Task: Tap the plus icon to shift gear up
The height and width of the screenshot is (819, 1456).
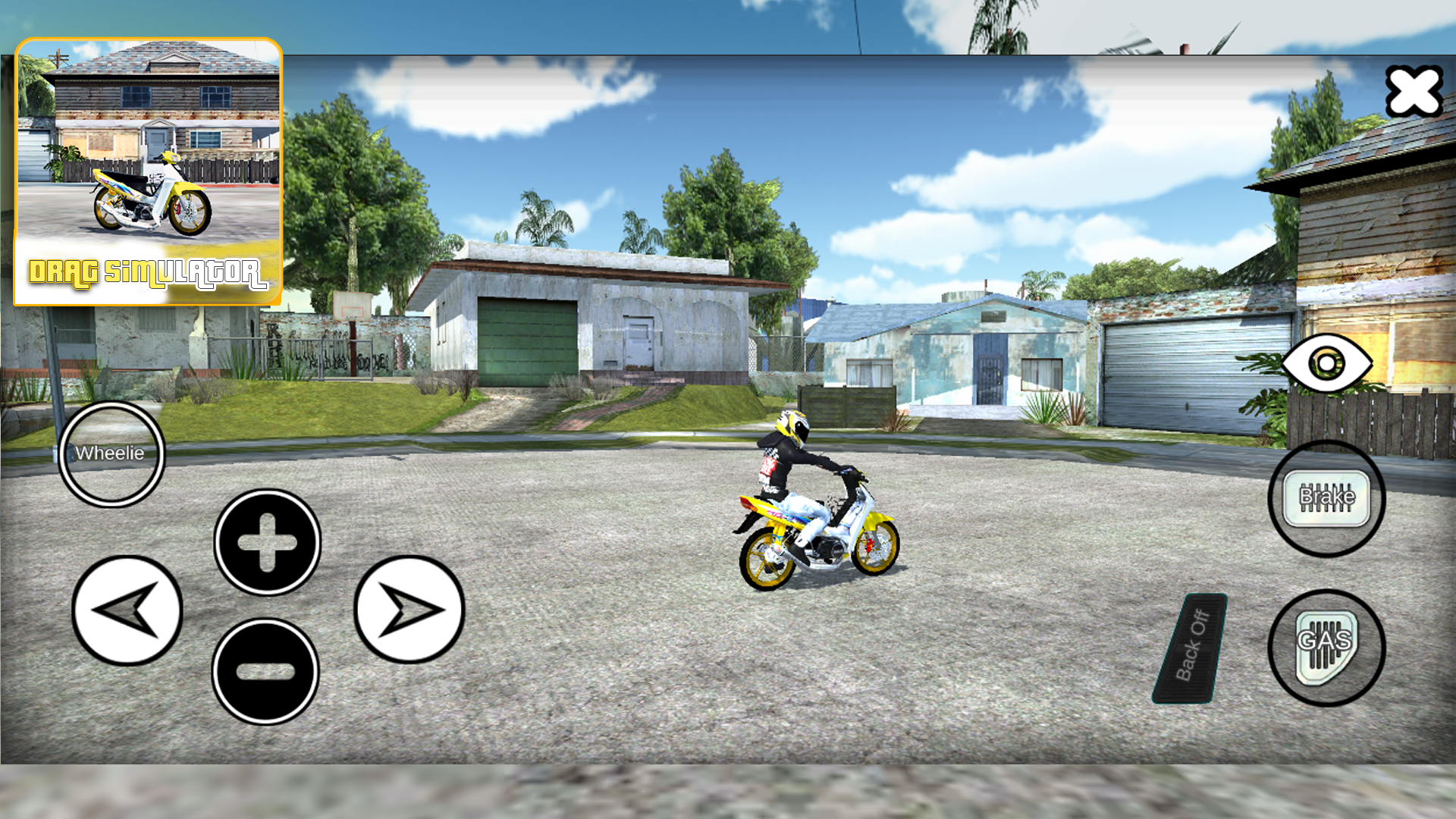Action: [265, 542]
